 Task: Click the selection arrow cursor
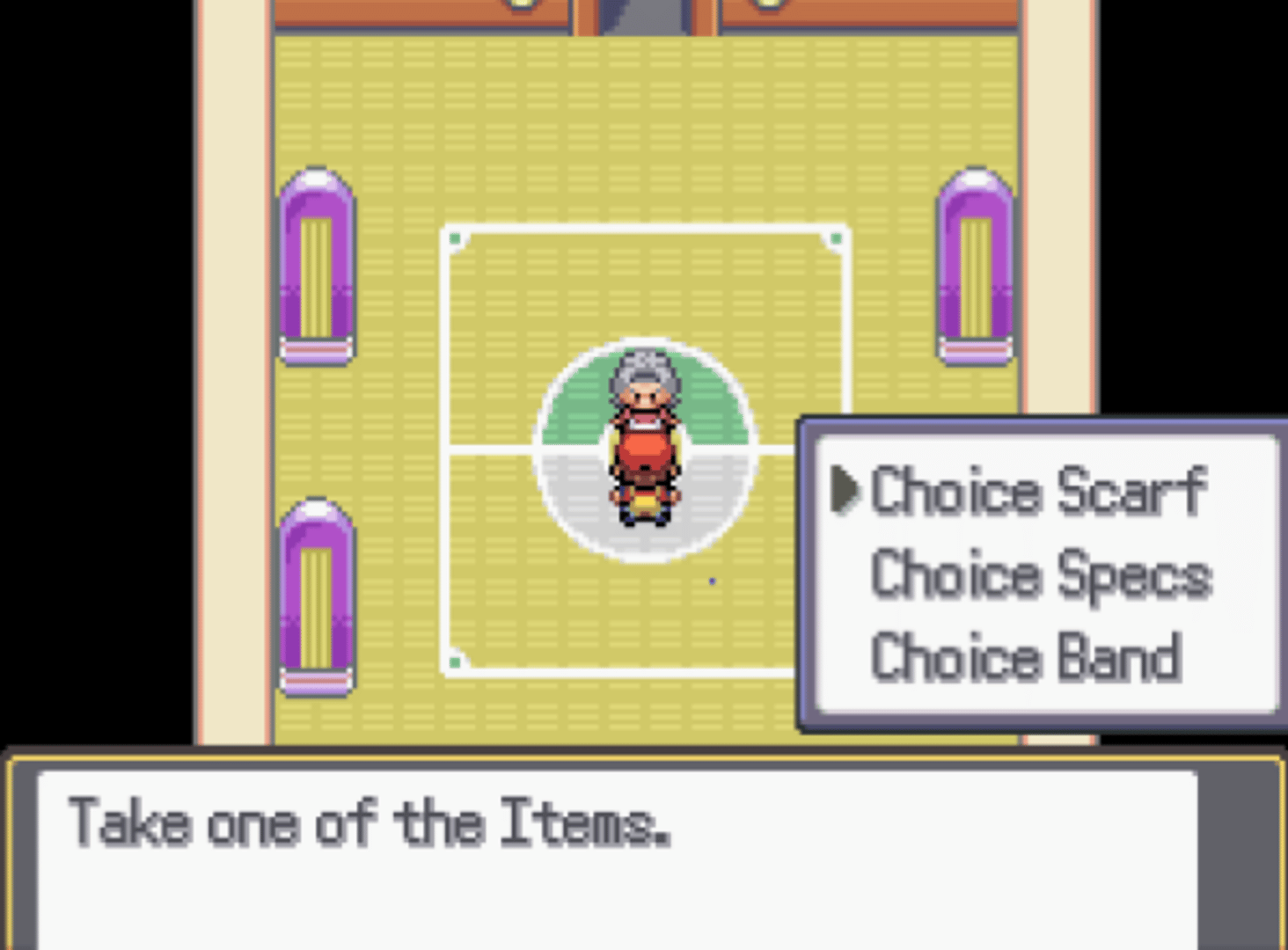click(846, 493)
